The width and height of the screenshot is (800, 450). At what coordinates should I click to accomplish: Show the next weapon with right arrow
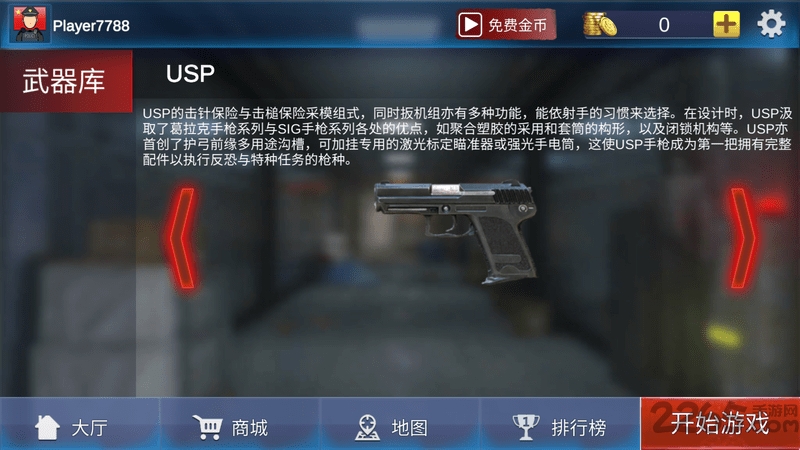743,235
